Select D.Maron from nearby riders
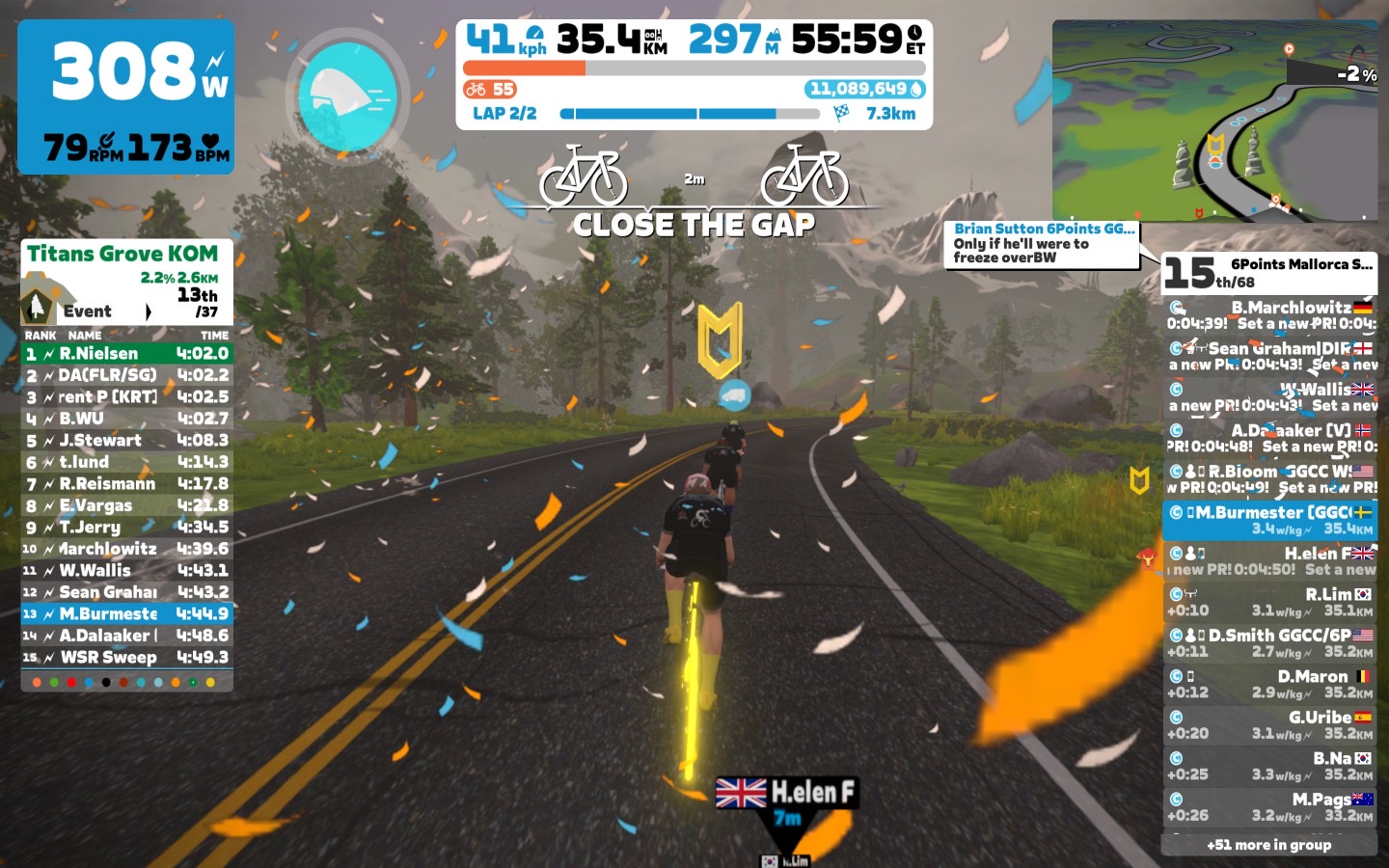1389x868 pixels. [1269, 684]
